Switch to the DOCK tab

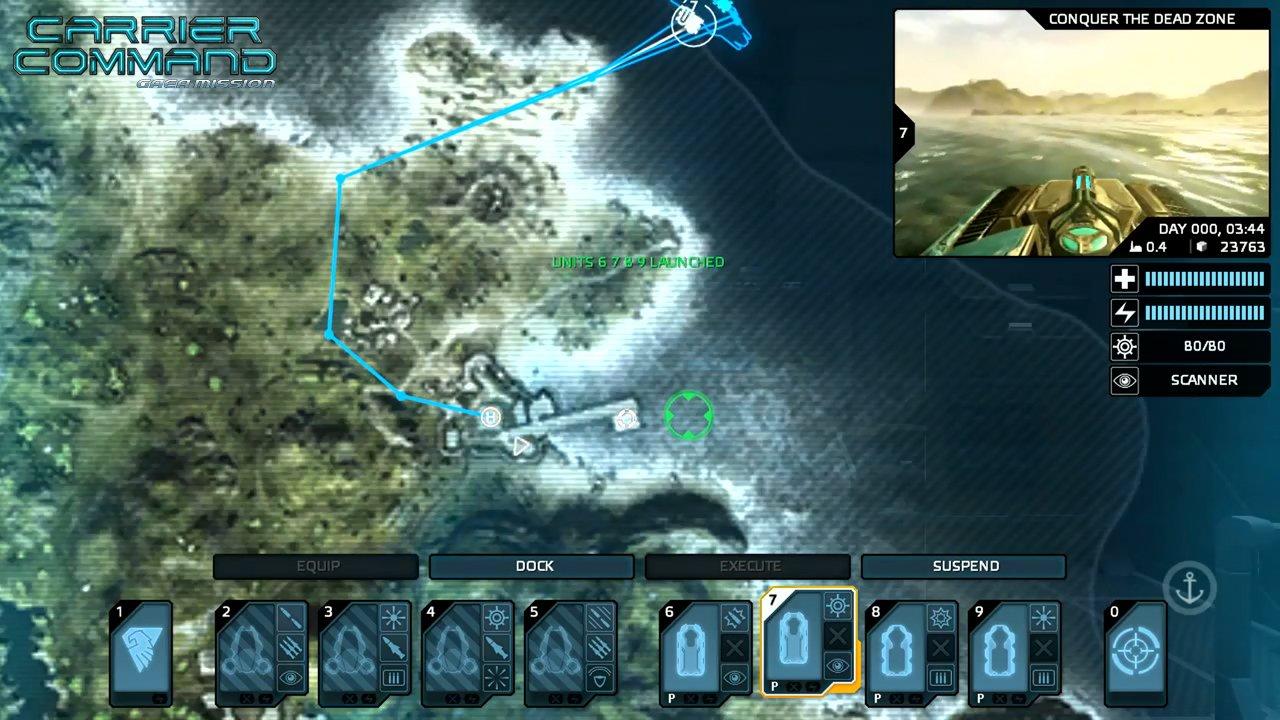point(532,566)
